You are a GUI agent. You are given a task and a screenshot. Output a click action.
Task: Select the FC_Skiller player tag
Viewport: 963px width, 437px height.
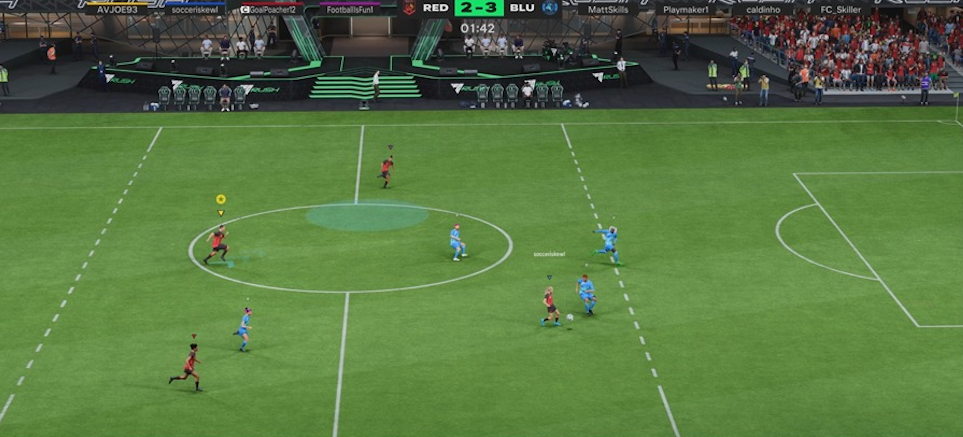click(x=841, y=9)
